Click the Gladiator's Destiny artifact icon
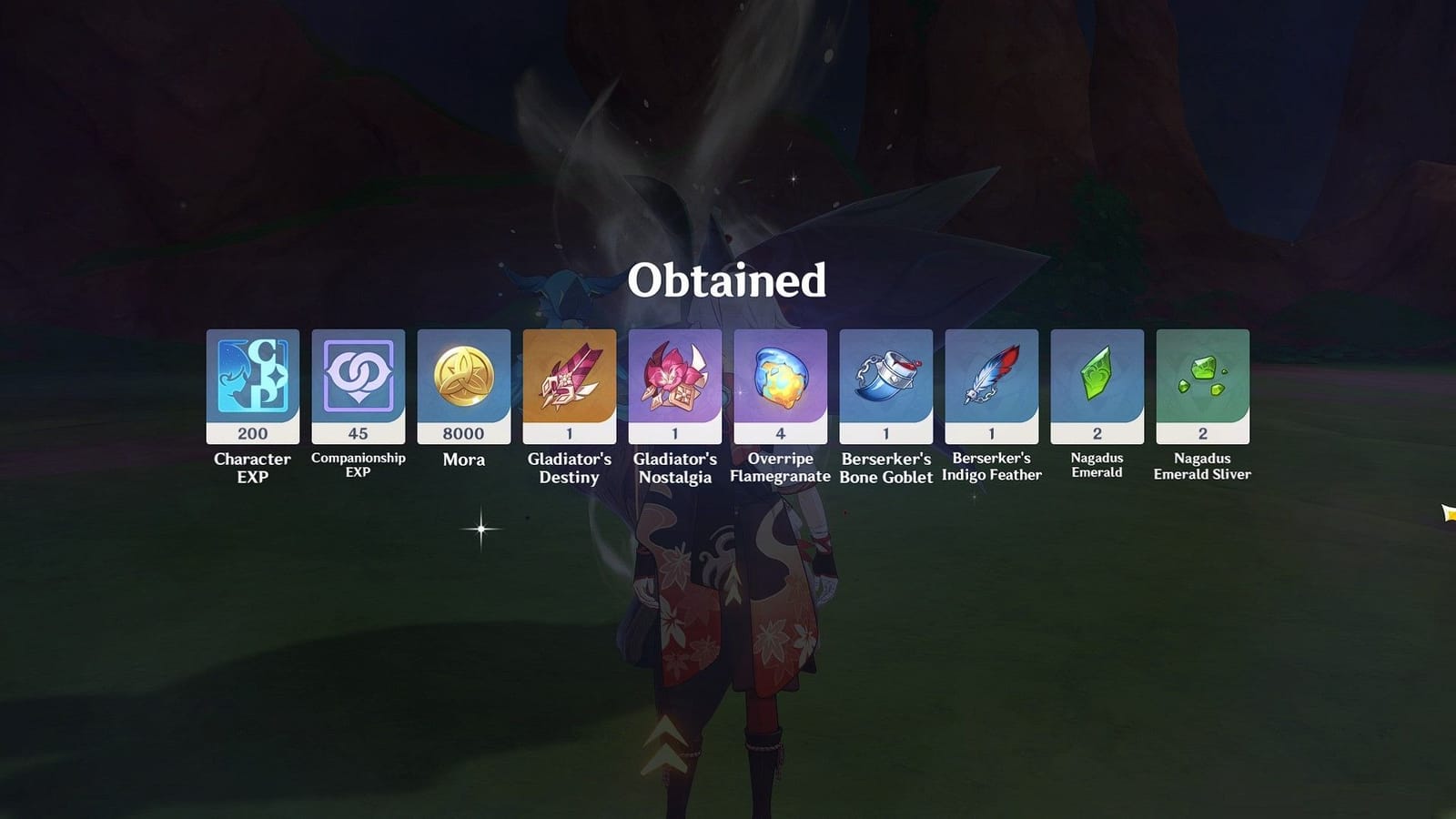The width and height of the screenshot is (1456, 819). click(569, 378)
